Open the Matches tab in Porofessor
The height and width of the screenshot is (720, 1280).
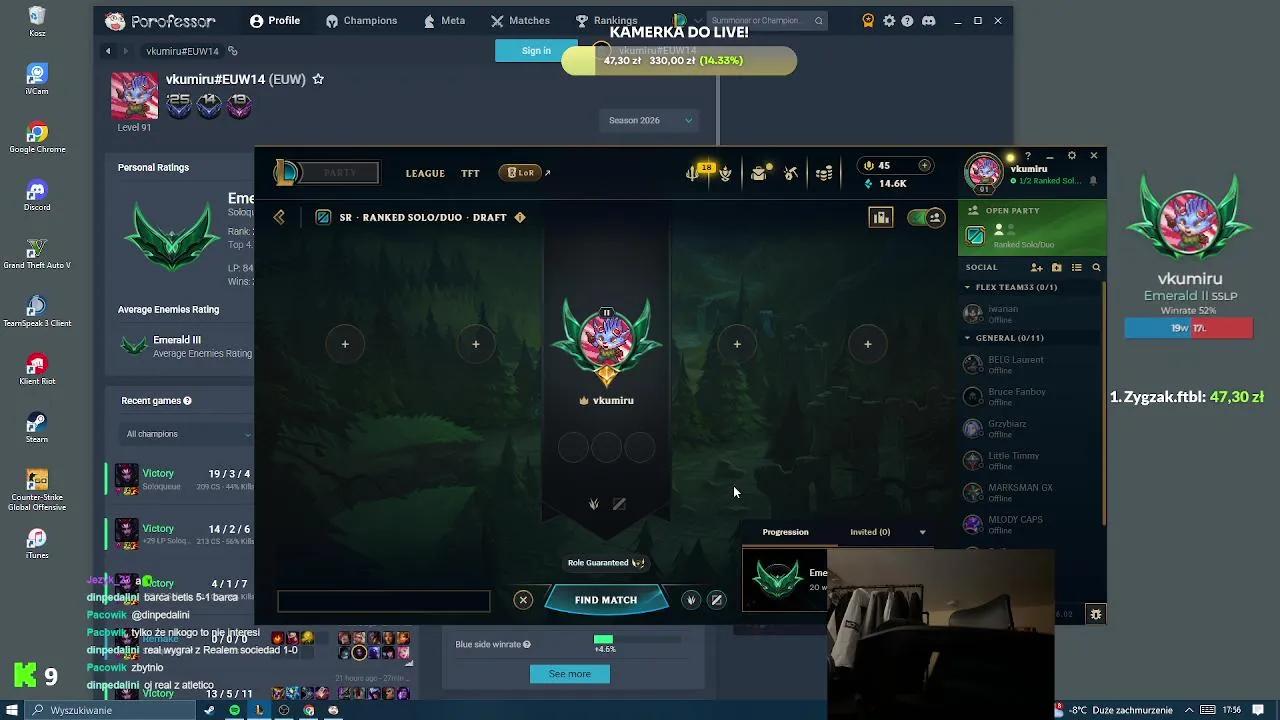(x=520, y=20)
